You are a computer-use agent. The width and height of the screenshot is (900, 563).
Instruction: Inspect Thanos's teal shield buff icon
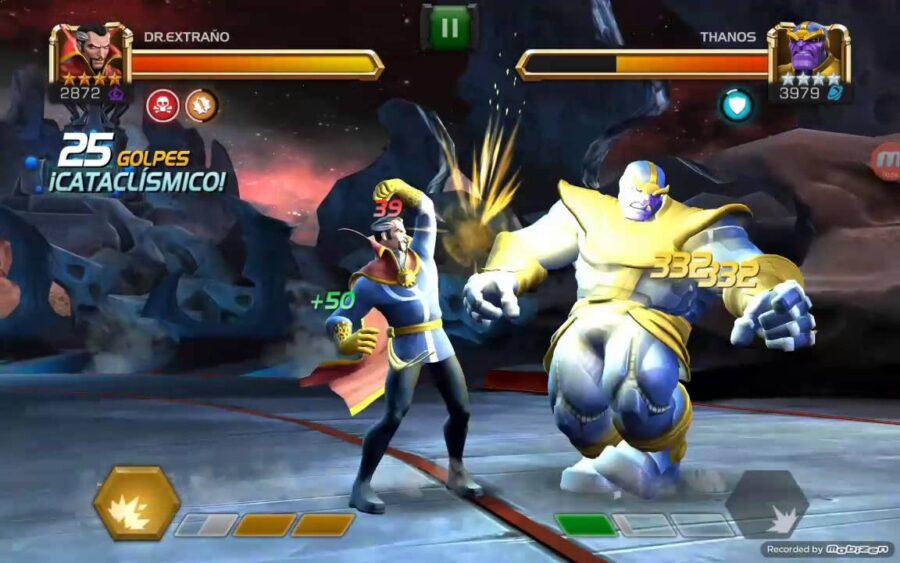[x=737, y=105]
